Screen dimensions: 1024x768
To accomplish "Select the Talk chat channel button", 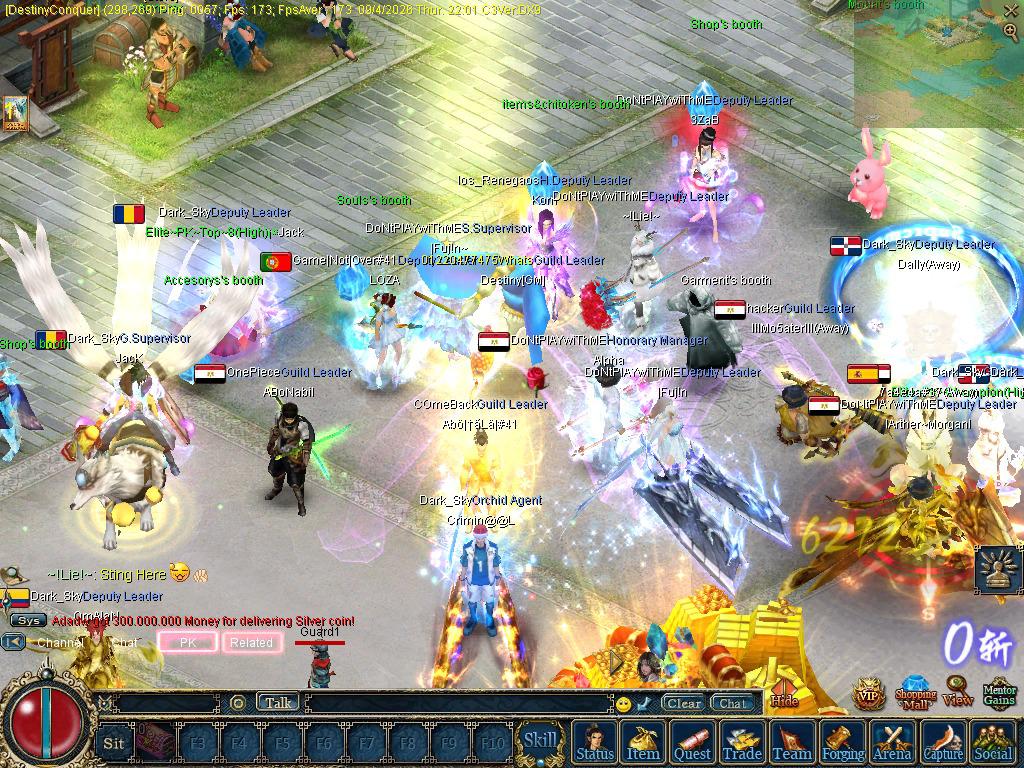I will tap(278, 703).
